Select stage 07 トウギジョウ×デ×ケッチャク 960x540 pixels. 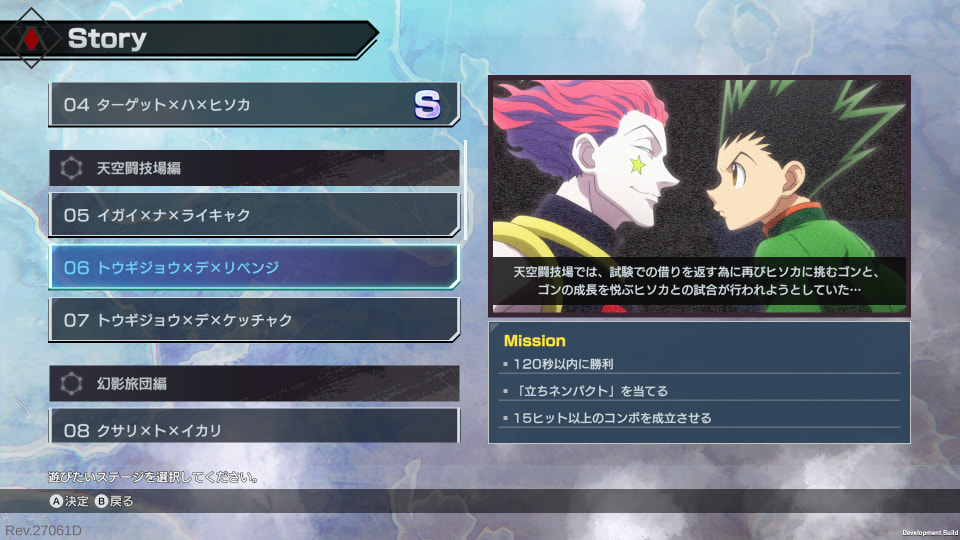[253, 320]
